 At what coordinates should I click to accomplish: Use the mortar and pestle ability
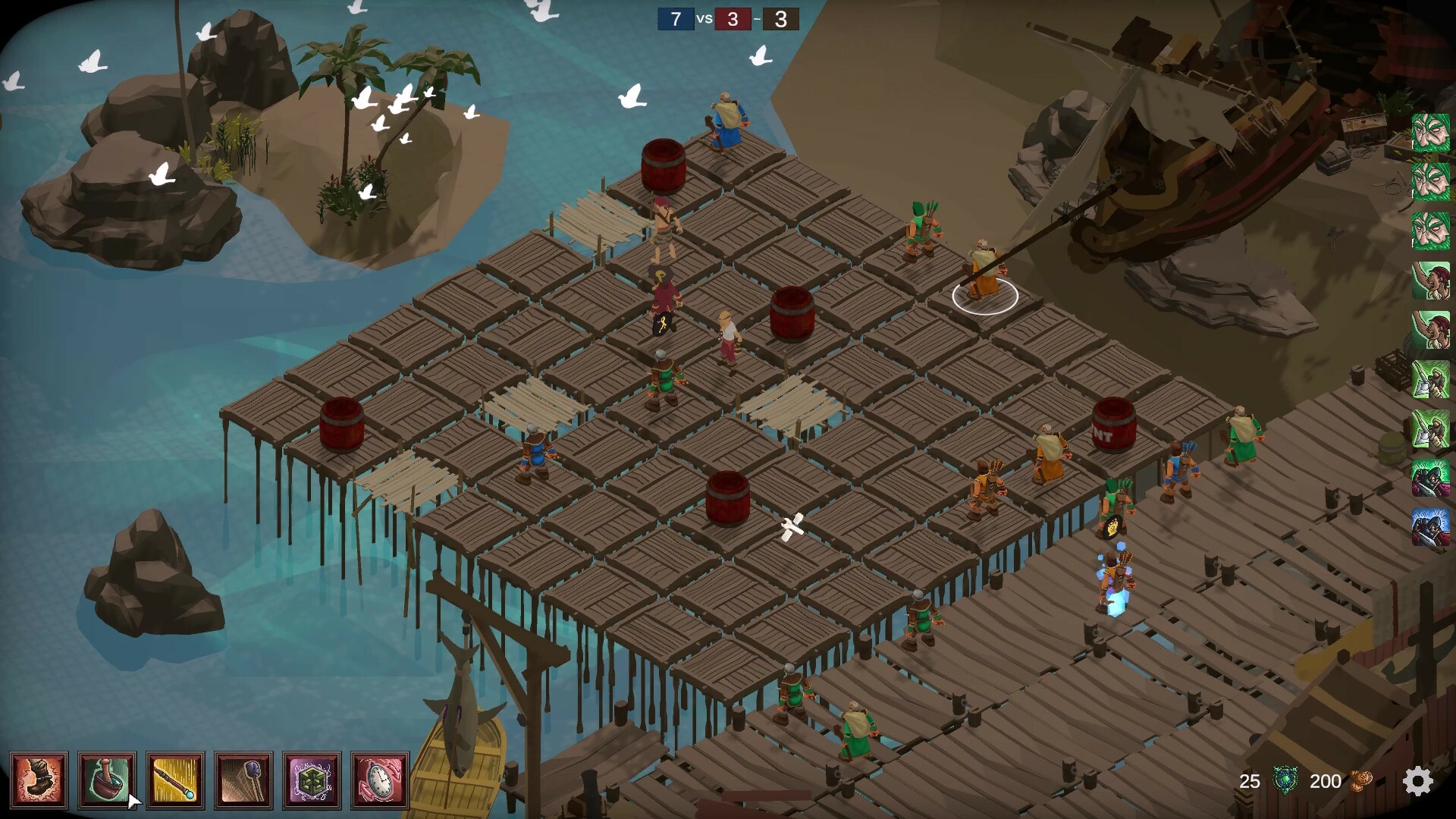click(107, 780)
